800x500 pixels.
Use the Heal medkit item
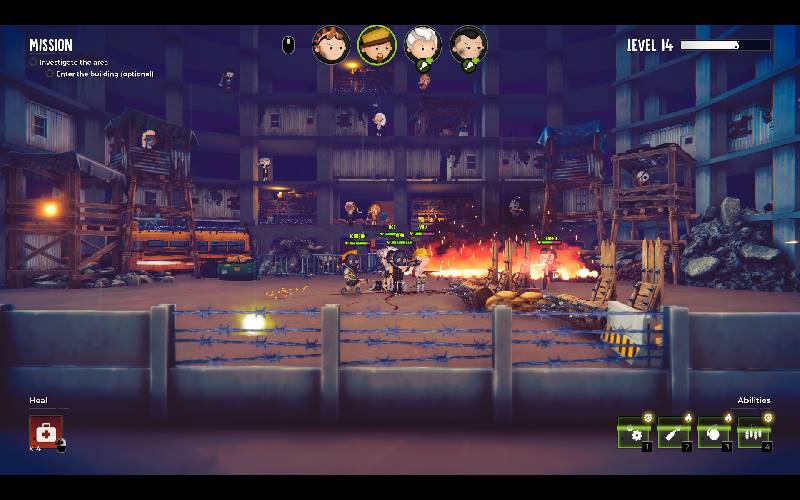[x=45, y=432]
